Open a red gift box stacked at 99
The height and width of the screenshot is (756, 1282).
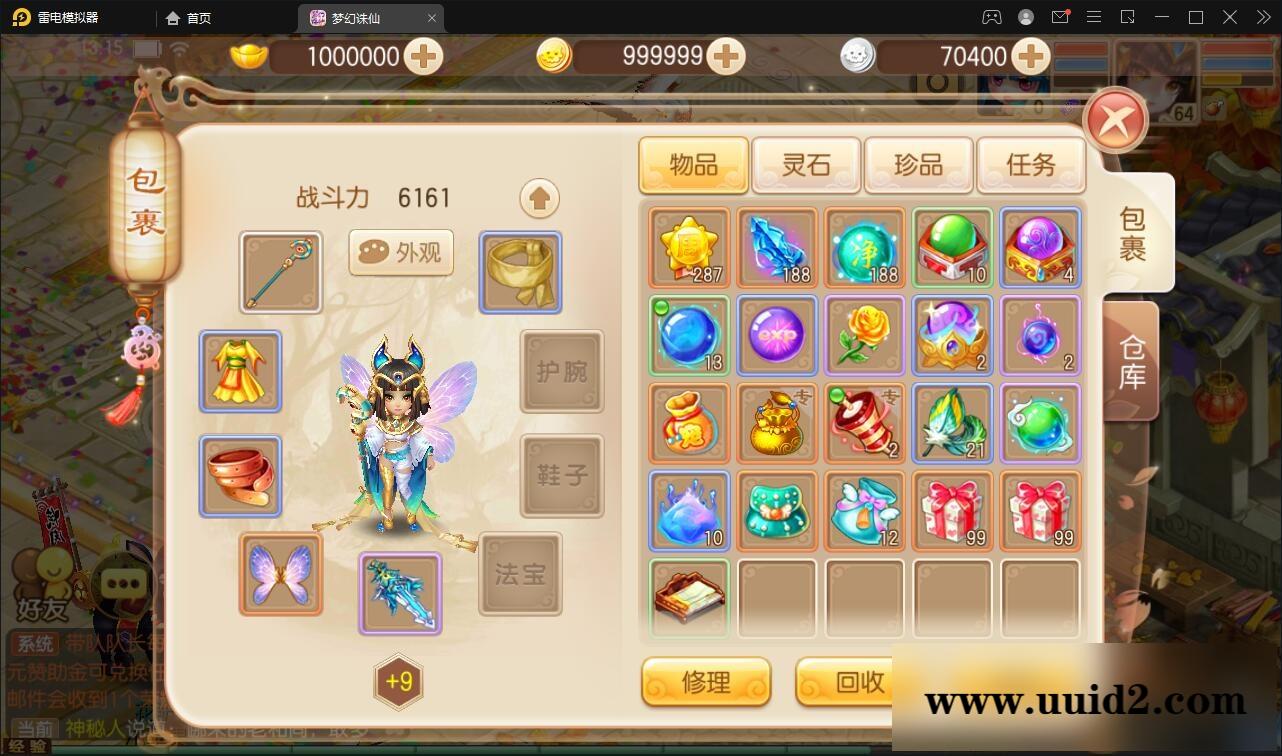coord(953,511)
